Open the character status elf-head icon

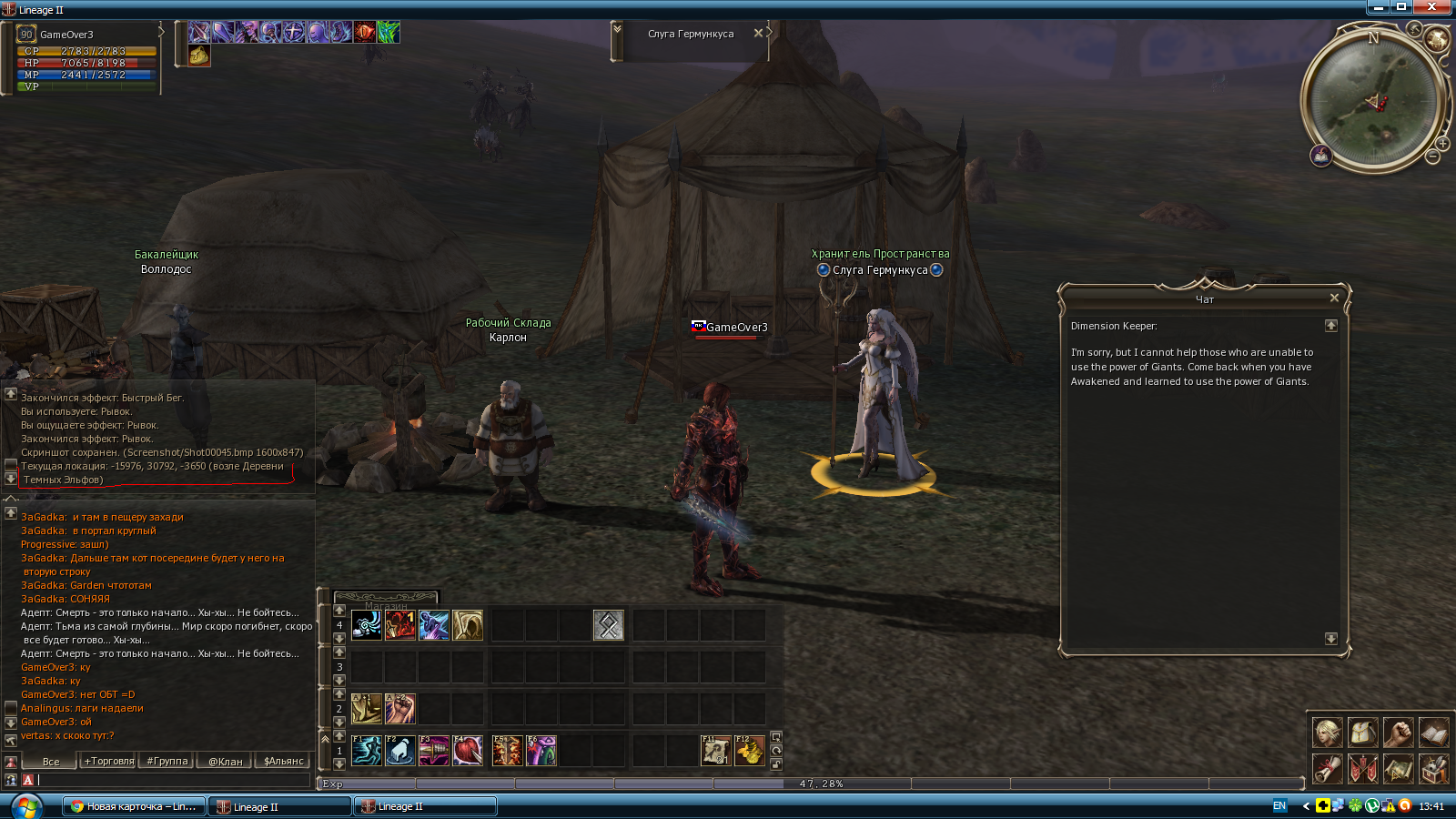tap(1327, 732)
